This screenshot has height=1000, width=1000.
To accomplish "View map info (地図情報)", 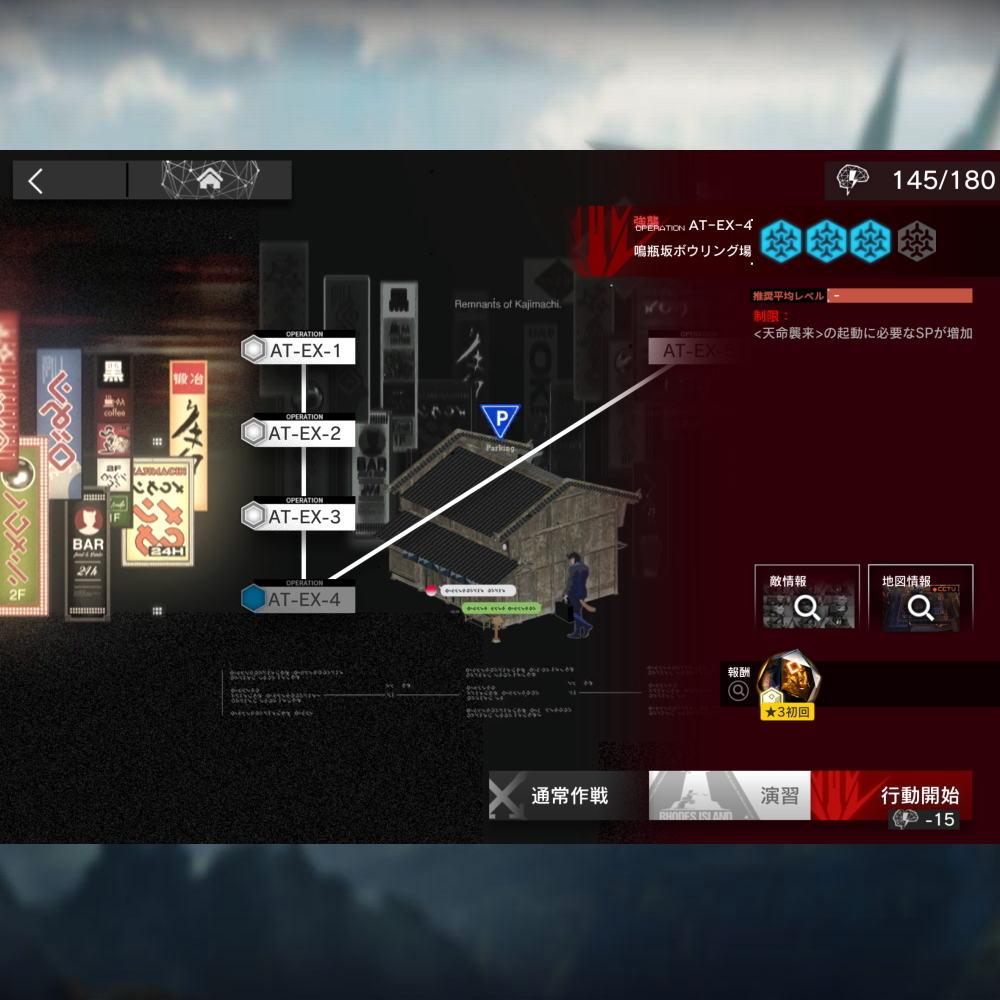I will [920, 599].
